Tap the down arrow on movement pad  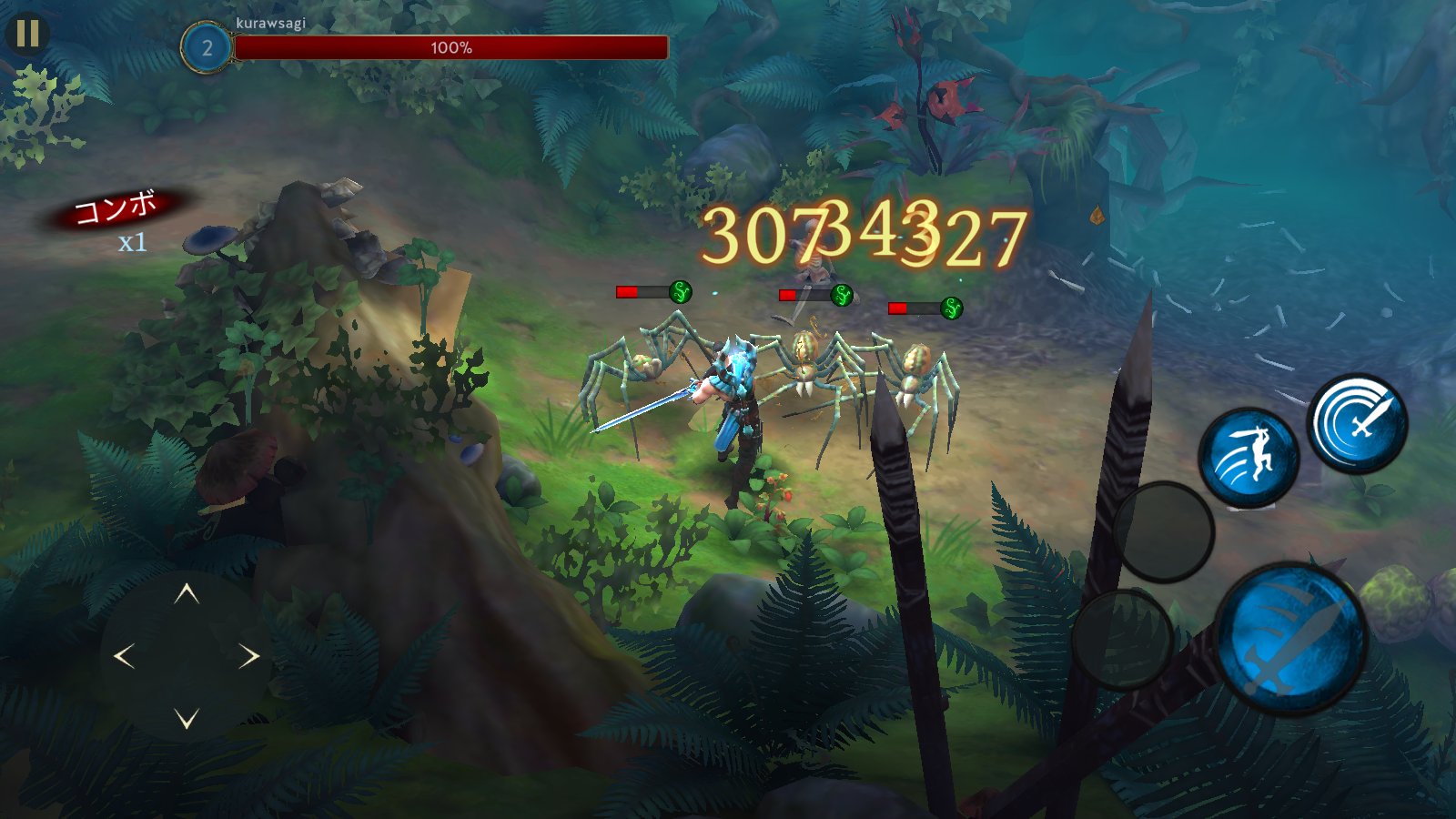(187, 719)
